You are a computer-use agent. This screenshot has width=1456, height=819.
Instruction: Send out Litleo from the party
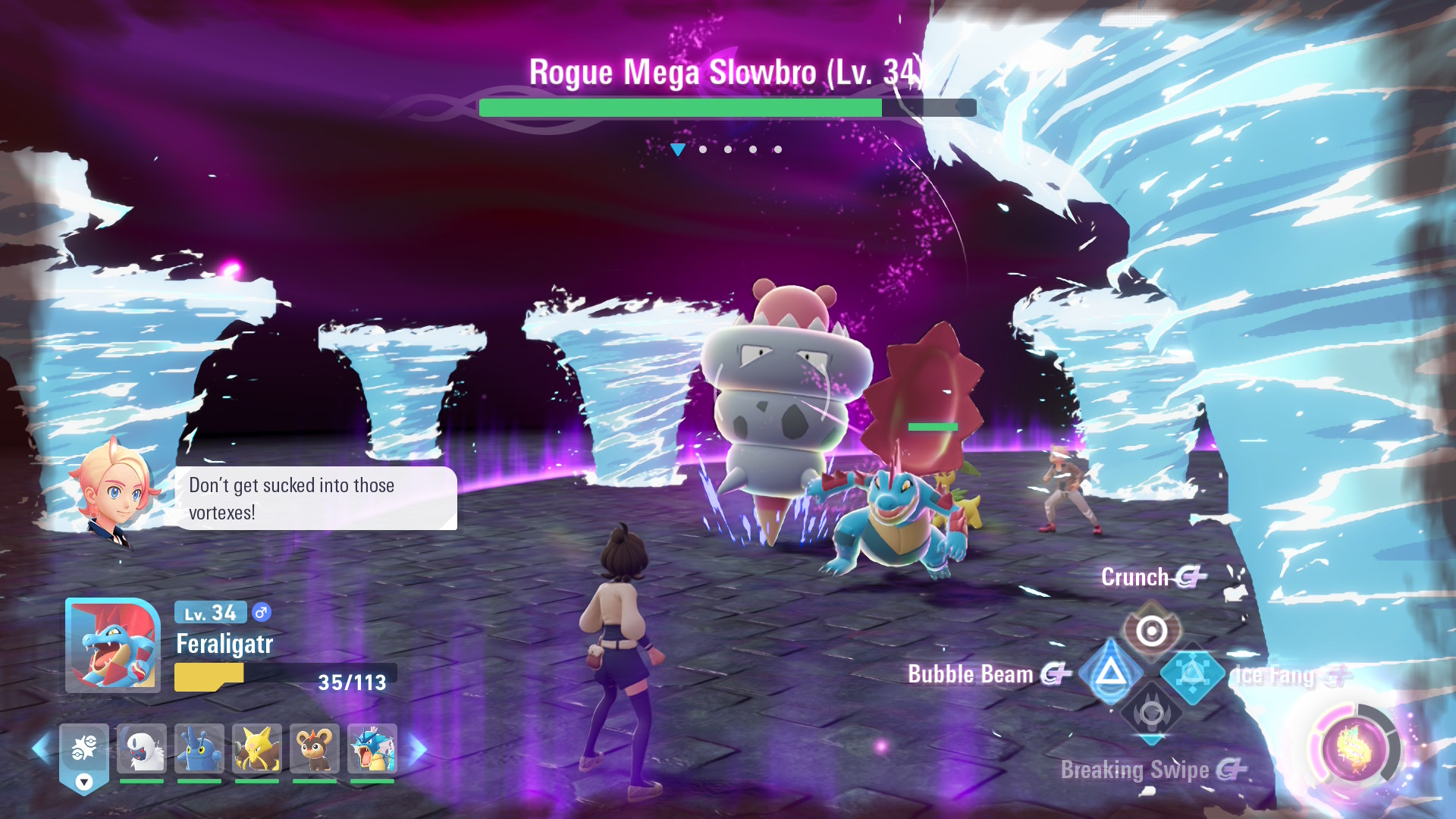point(315,748)
